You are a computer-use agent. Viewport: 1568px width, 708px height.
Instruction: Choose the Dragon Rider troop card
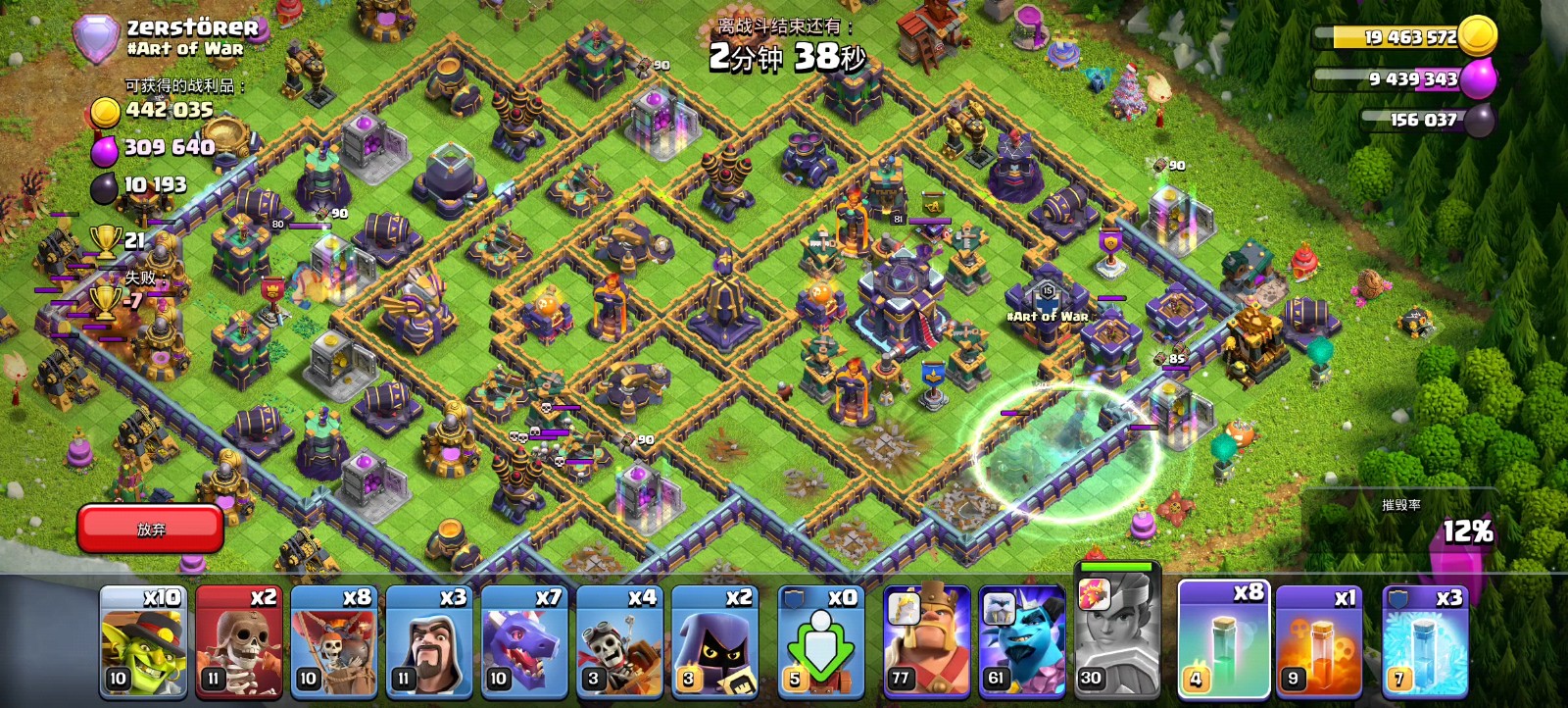(618, 642)
